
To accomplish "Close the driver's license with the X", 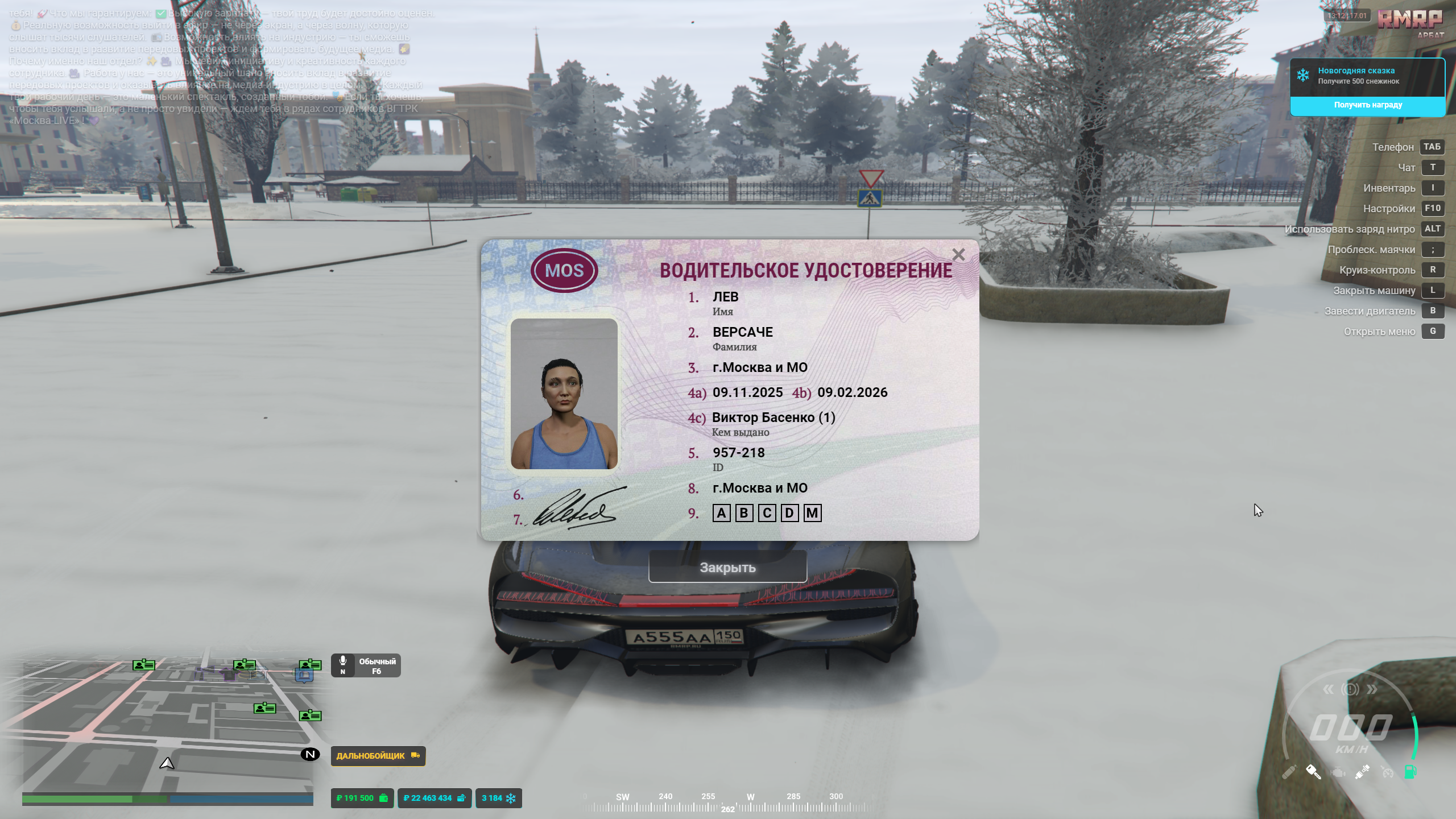I will [x=958, y=255].
